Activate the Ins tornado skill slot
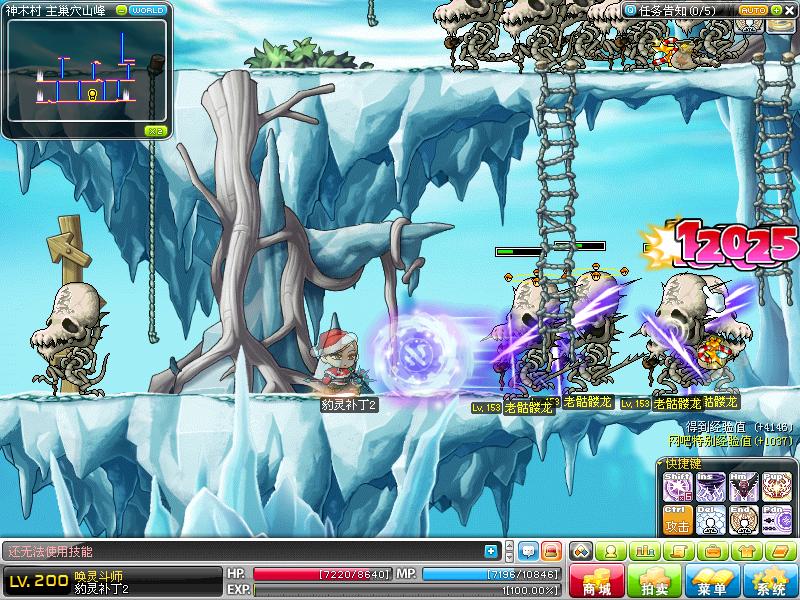 (711, 487)
